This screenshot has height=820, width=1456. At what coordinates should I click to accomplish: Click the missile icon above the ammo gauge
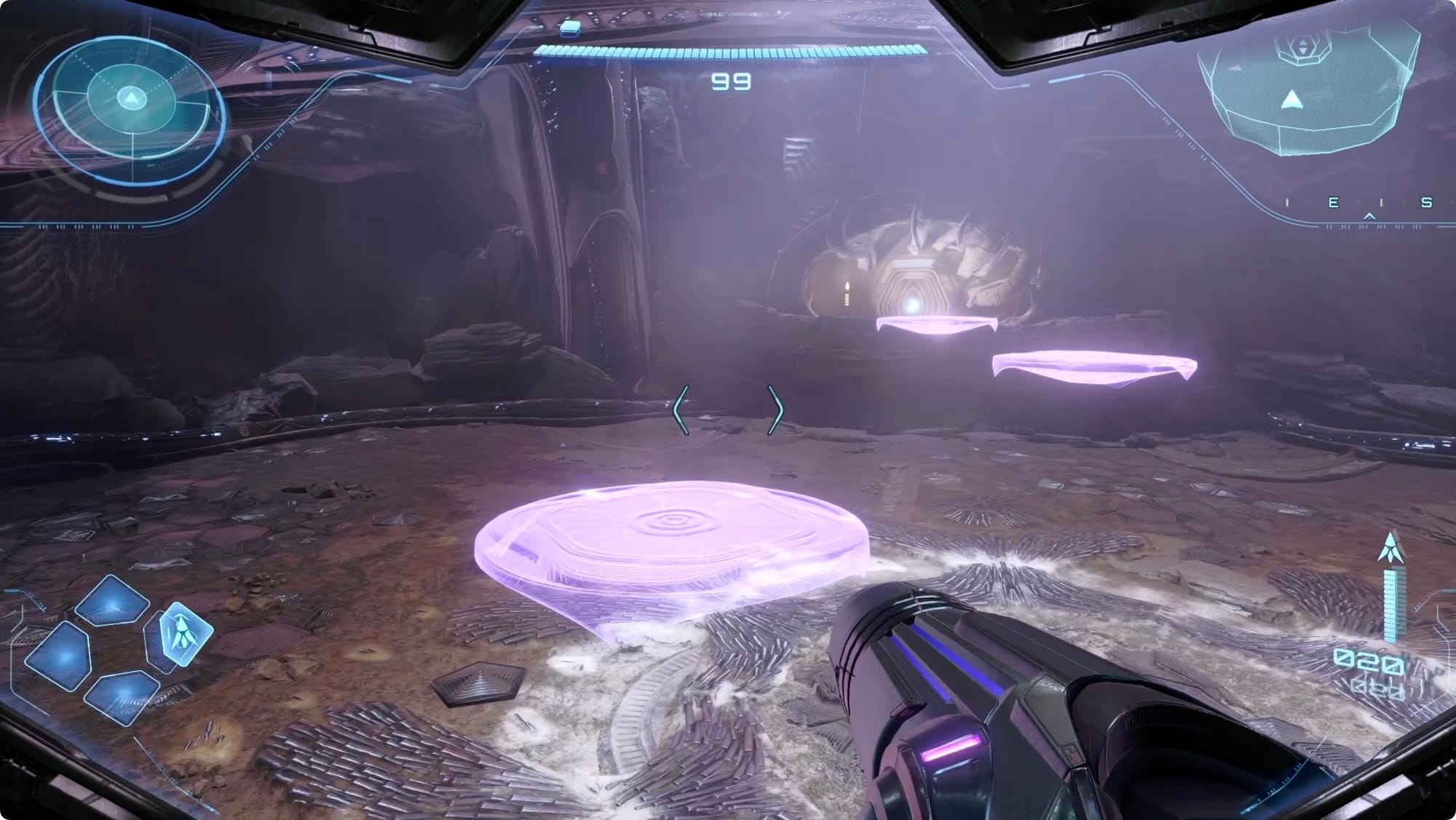(x=1390, y=548)
